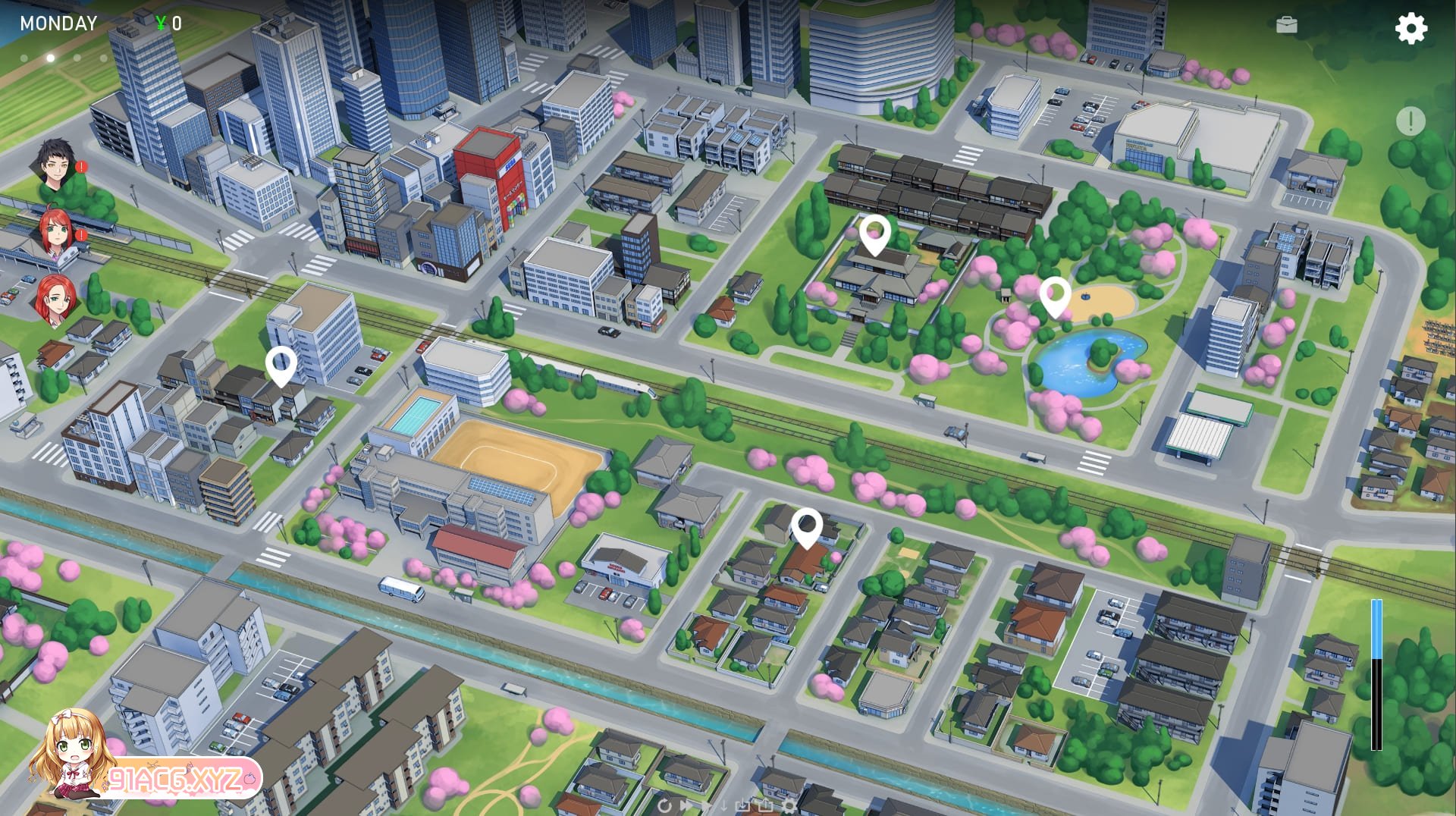Choose the long red-haired woman portrait
1456x816 pixels.
coord(55,299)
